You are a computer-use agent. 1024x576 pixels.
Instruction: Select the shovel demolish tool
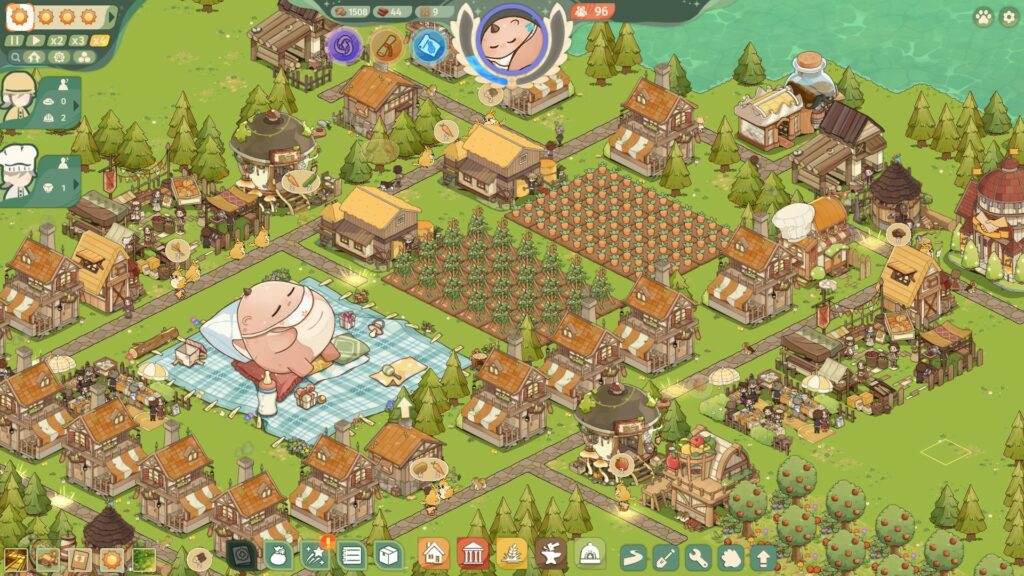(666, 556)
